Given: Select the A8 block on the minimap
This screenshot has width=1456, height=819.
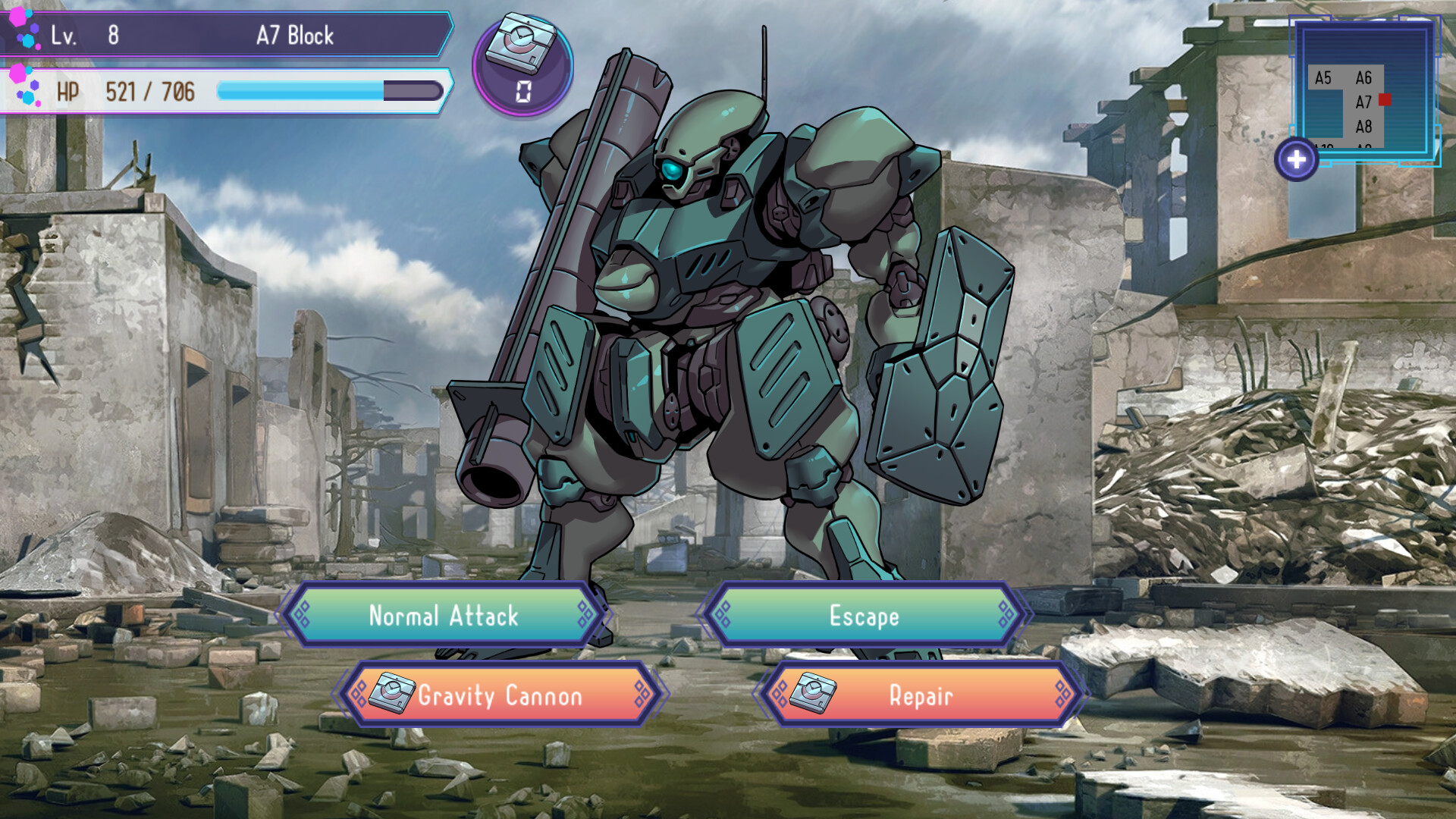Looking at the screenshot, I should coord(1364,125).
